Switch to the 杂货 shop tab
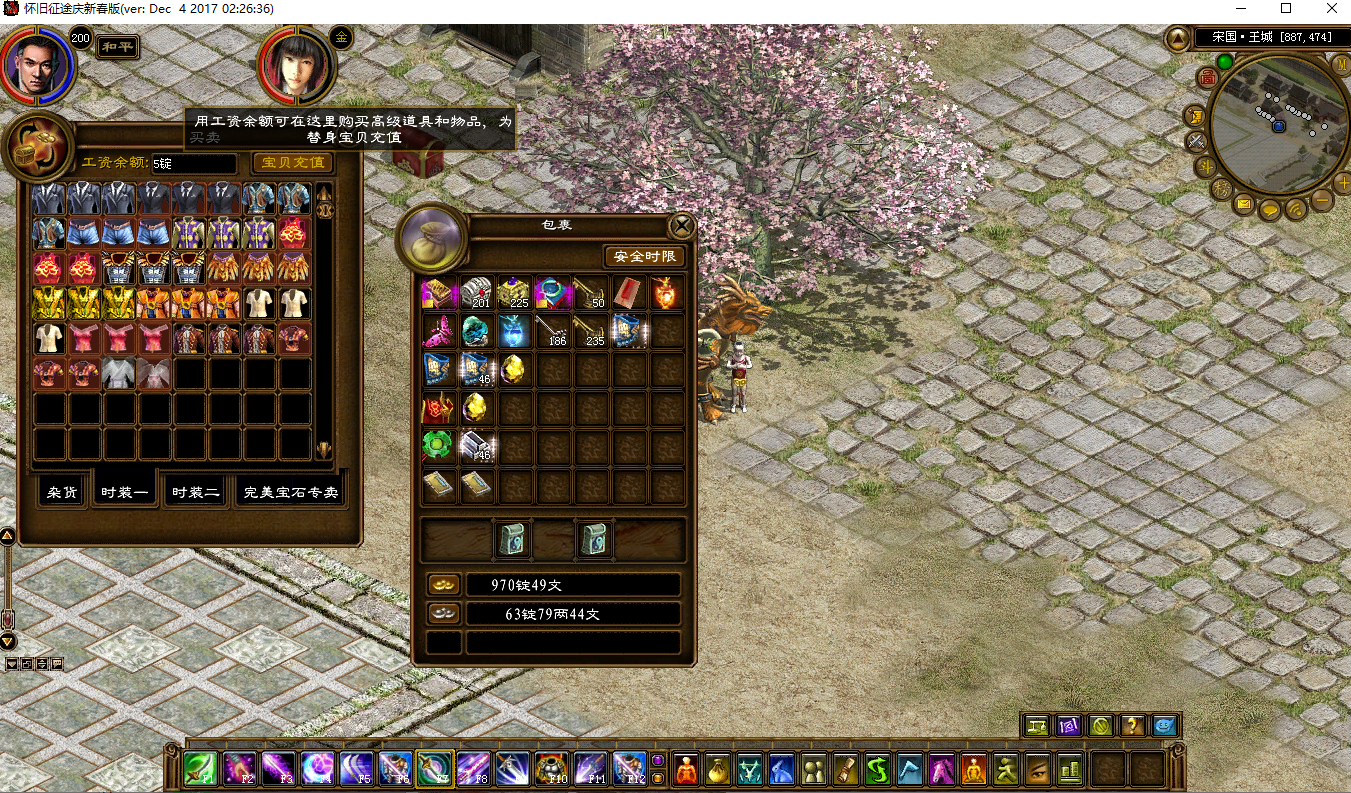 [62, 492]
